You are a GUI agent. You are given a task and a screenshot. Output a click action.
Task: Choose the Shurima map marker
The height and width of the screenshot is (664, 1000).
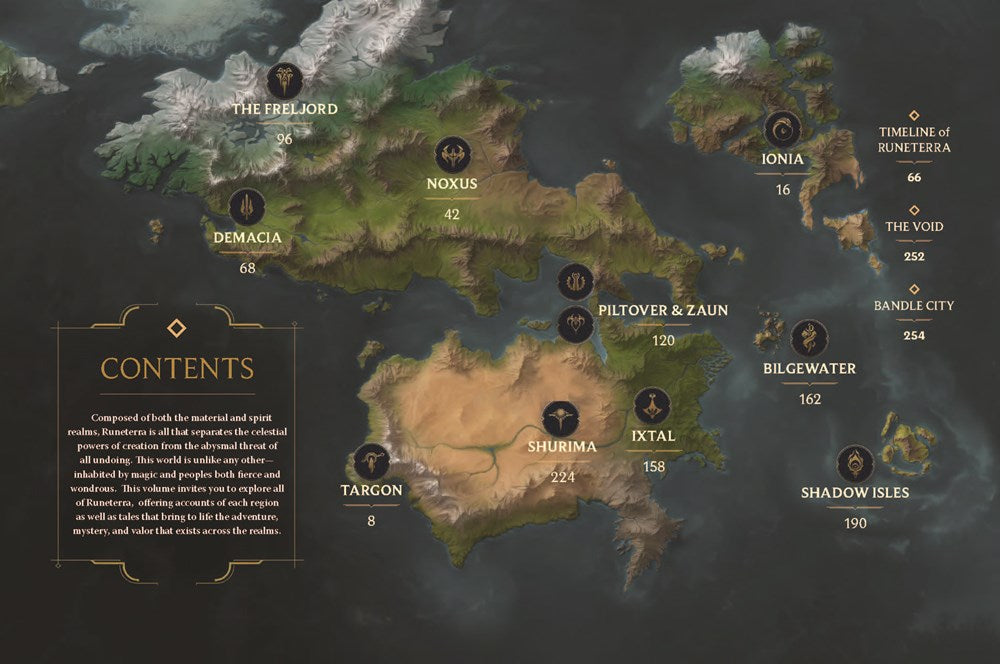click(561, 418)
